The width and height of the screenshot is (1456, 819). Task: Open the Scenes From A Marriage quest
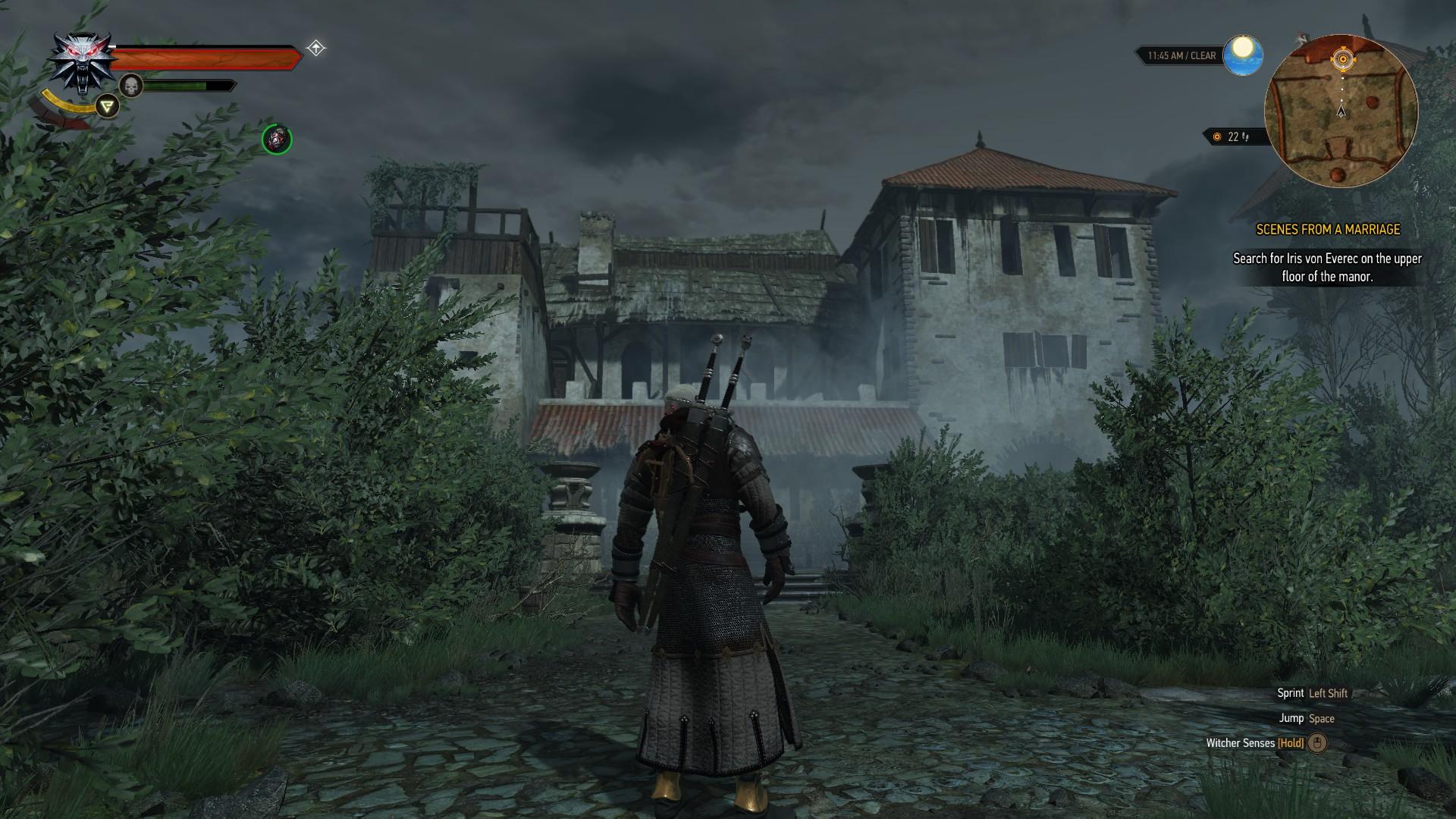tap(1328, 229)
